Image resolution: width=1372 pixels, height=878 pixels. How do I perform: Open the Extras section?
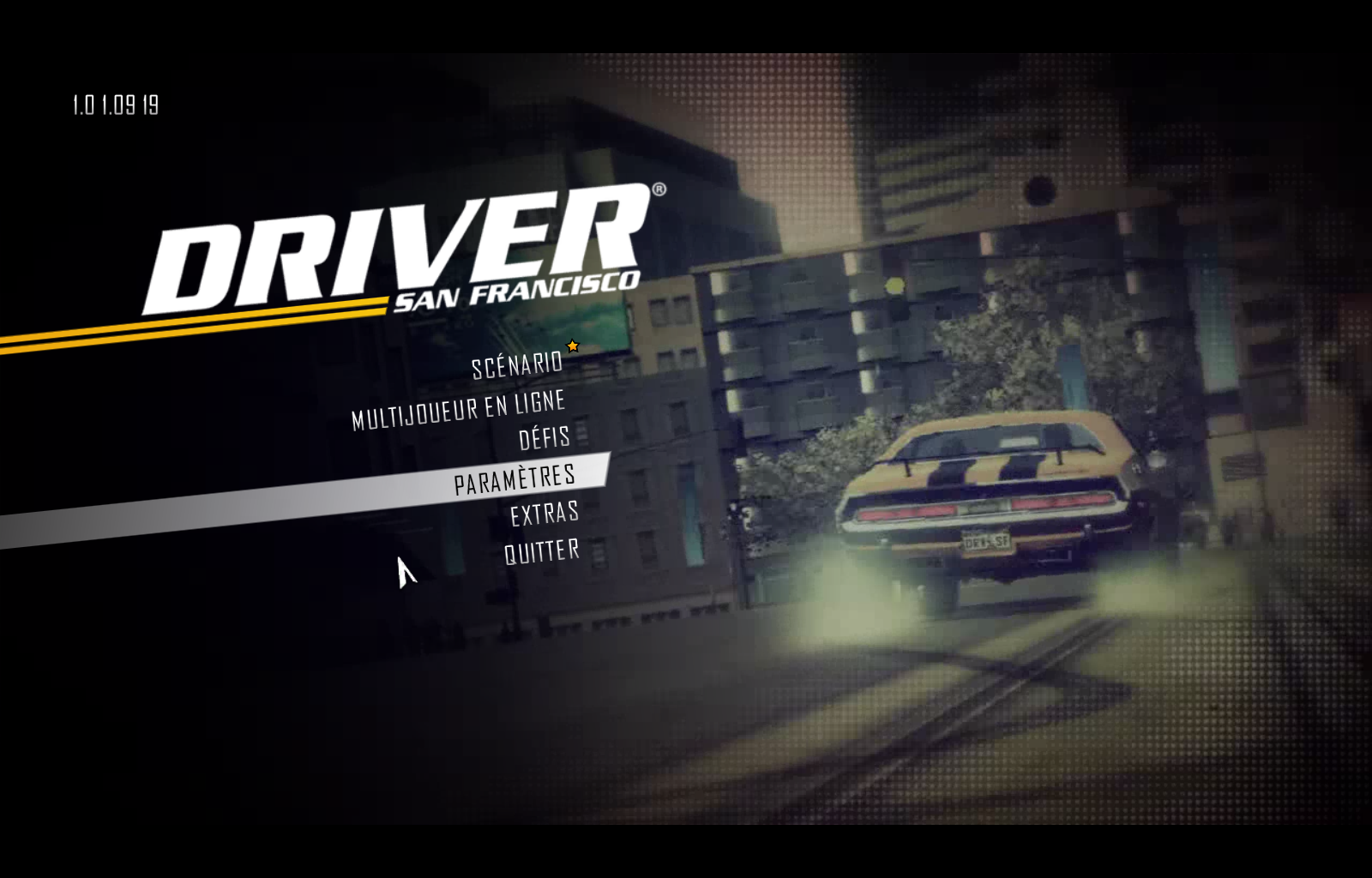(544, 513)
